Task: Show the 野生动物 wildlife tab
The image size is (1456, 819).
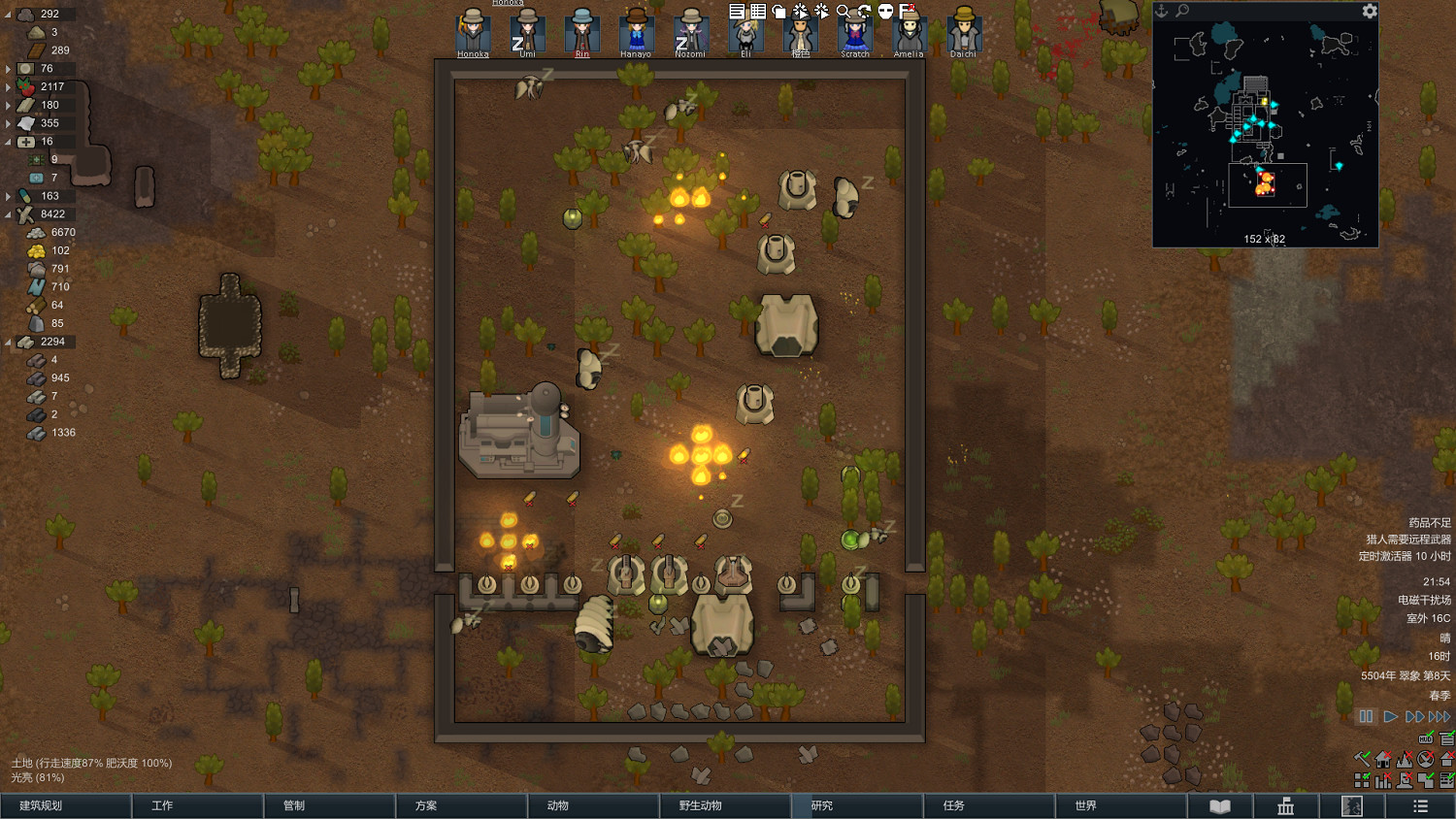Action: [x=725, y=805]
